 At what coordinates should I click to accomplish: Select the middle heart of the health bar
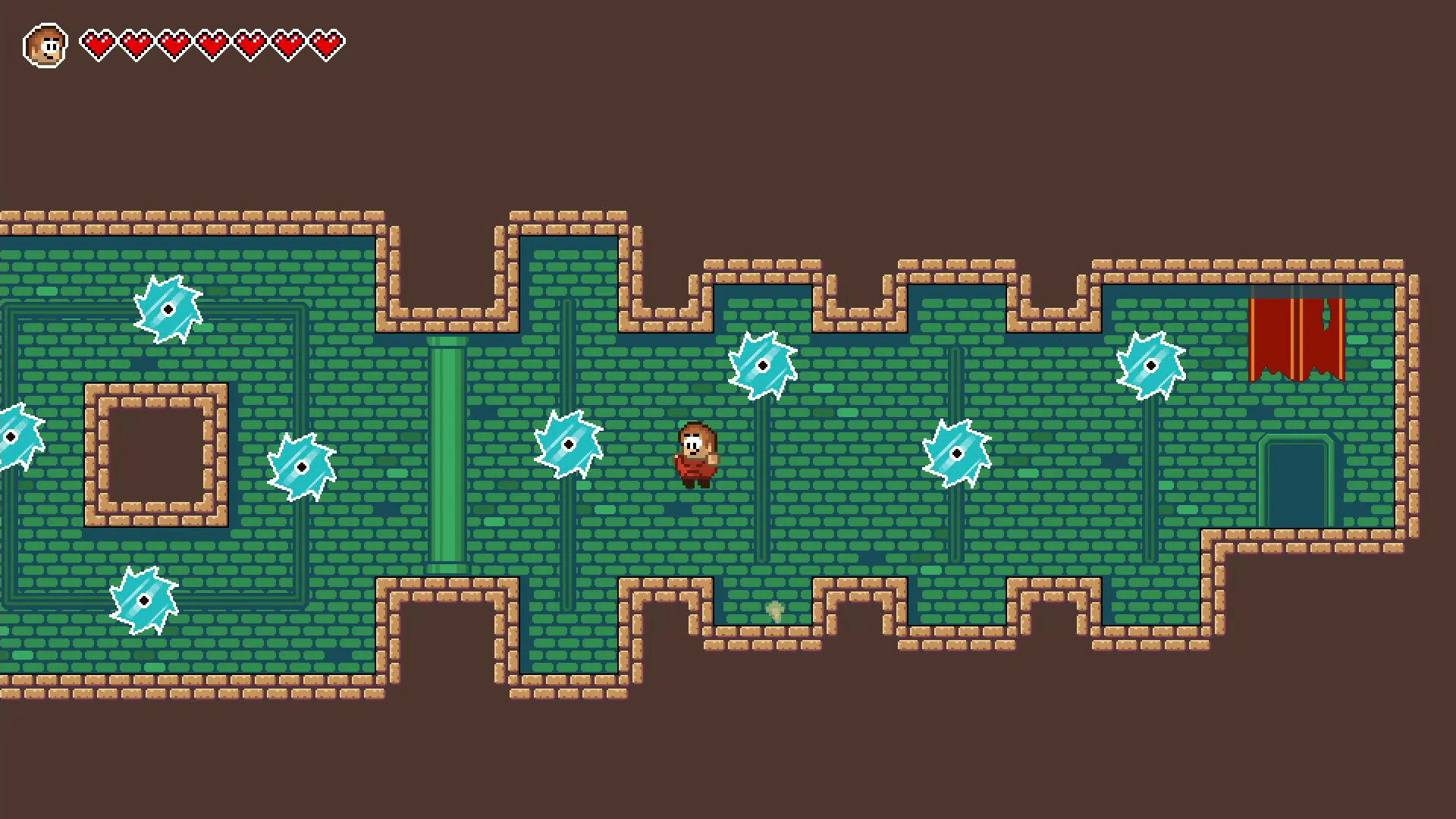(212, 43)
